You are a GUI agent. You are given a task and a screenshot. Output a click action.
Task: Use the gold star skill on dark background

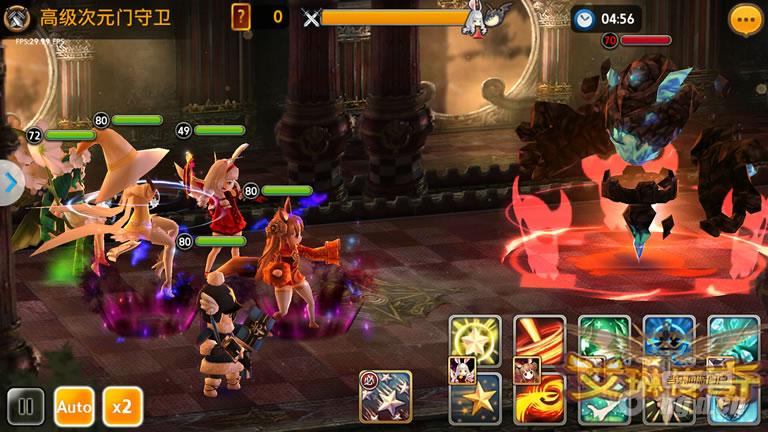click(474, 398)
